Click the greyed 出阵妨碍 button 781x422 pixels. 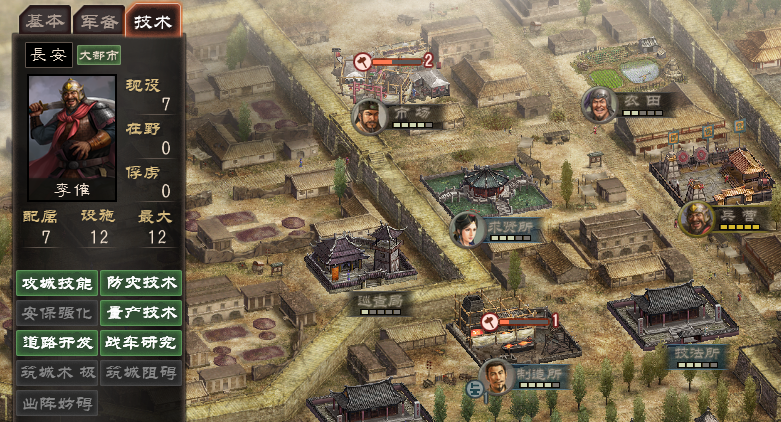click(57, 403)
